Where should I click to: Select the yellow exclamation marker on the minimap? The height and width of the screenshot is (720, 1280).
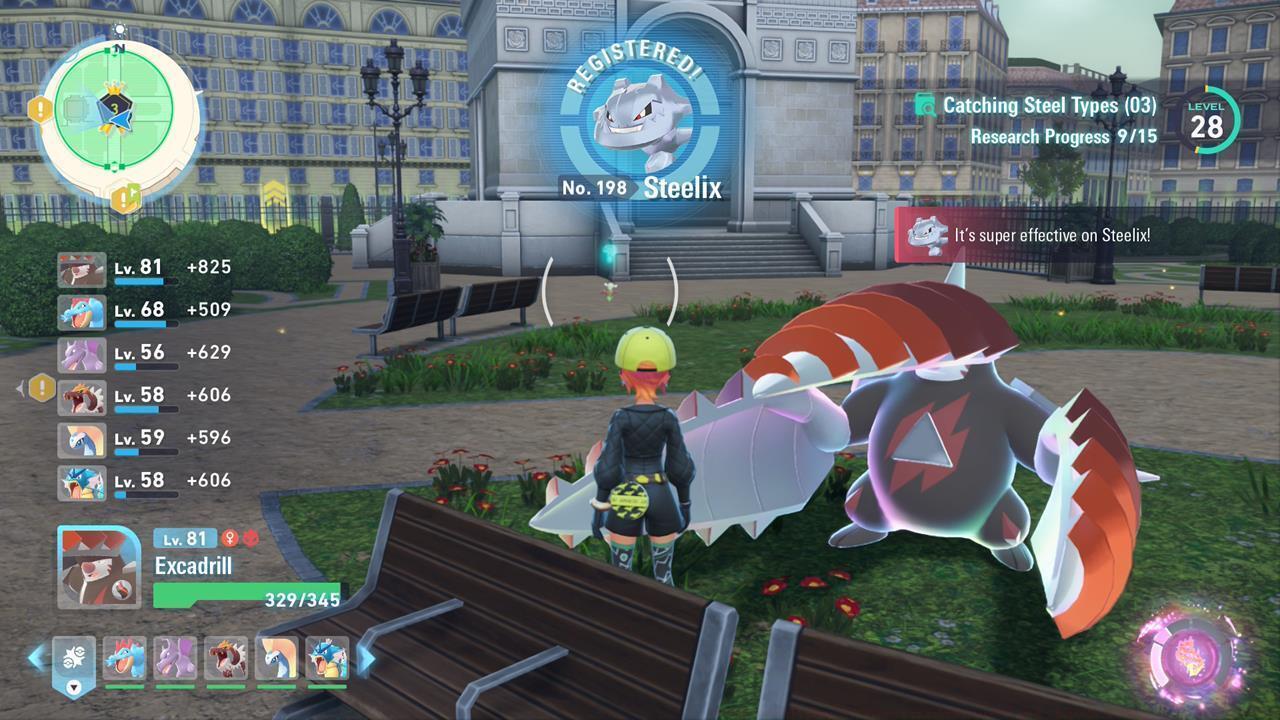38,107
